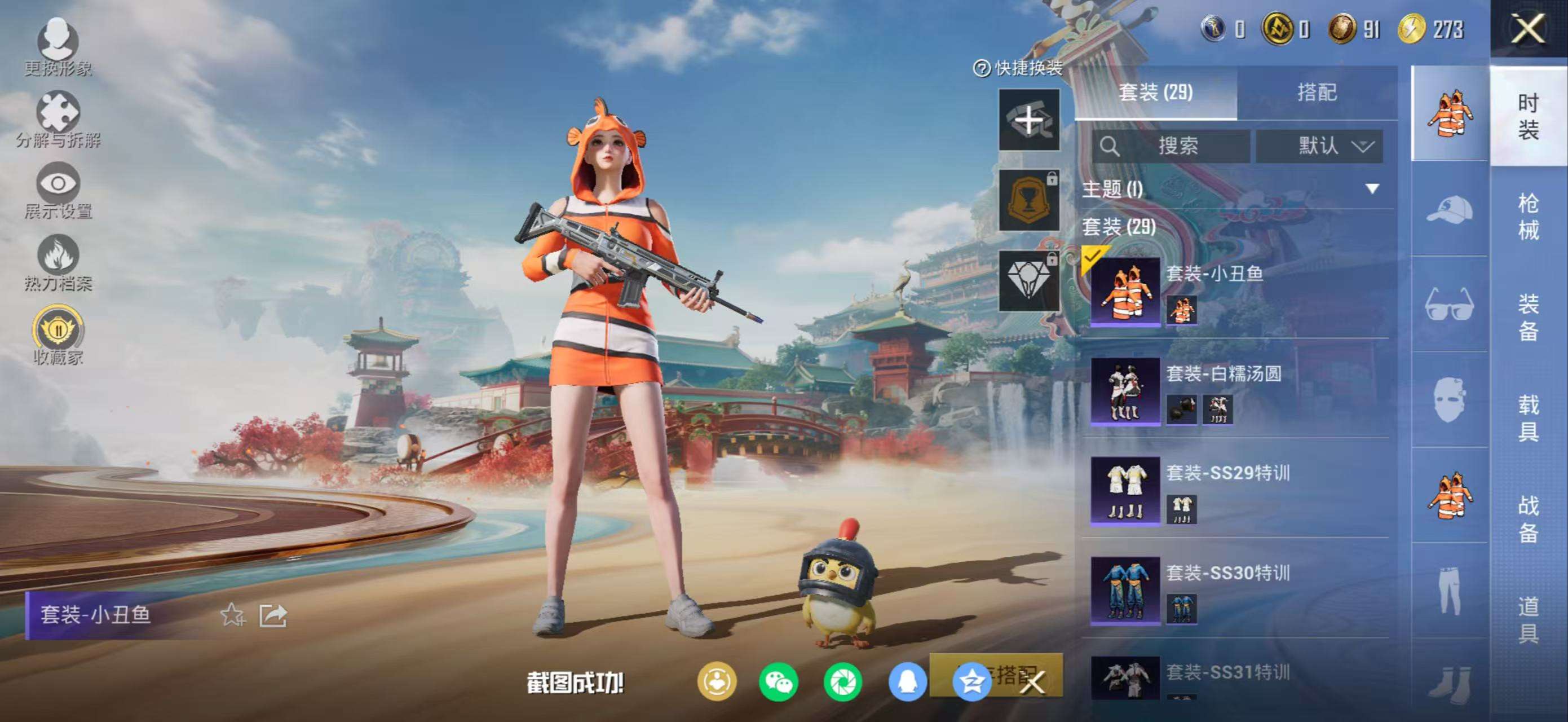Open the 收藏家 collector badge
Screen dimensions: 1568x722
[x=58, y=335]
